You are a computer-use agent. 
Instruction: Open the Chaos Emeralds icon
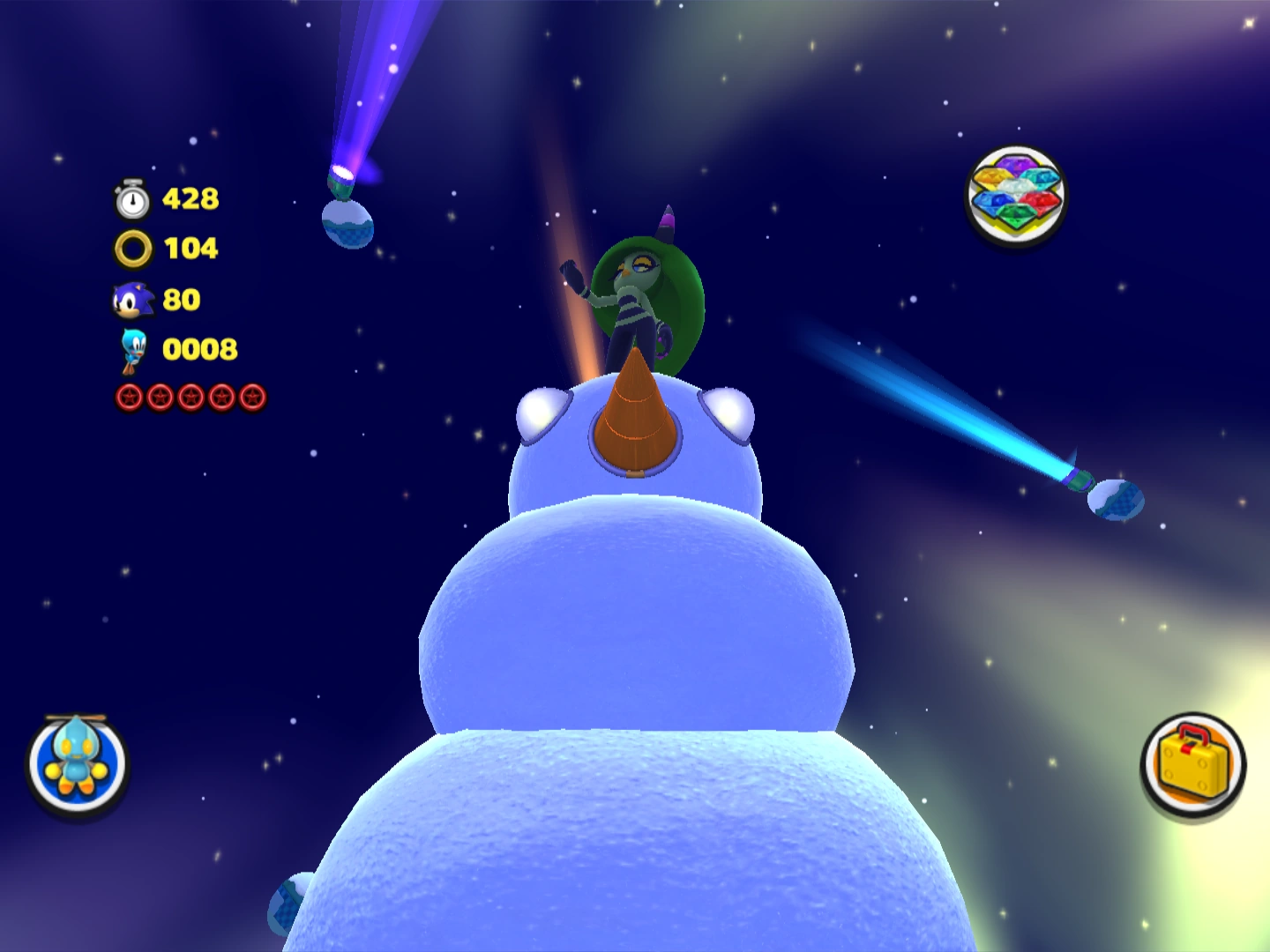click(x=1015, y=195)
